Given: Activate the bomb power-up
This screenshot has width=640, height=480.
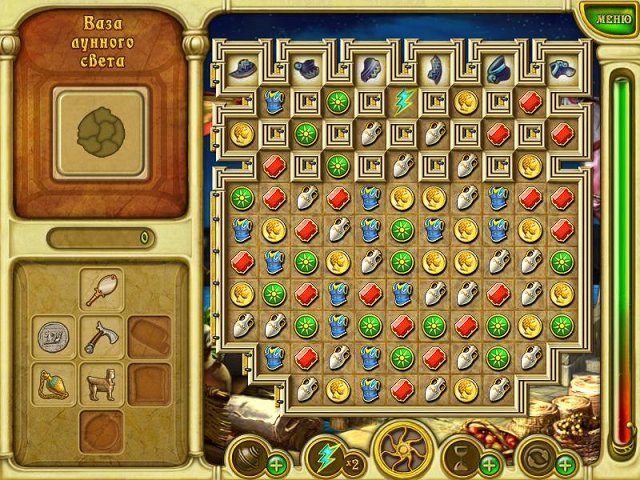Looking at the screenshot, I should (x=248, y=457).
